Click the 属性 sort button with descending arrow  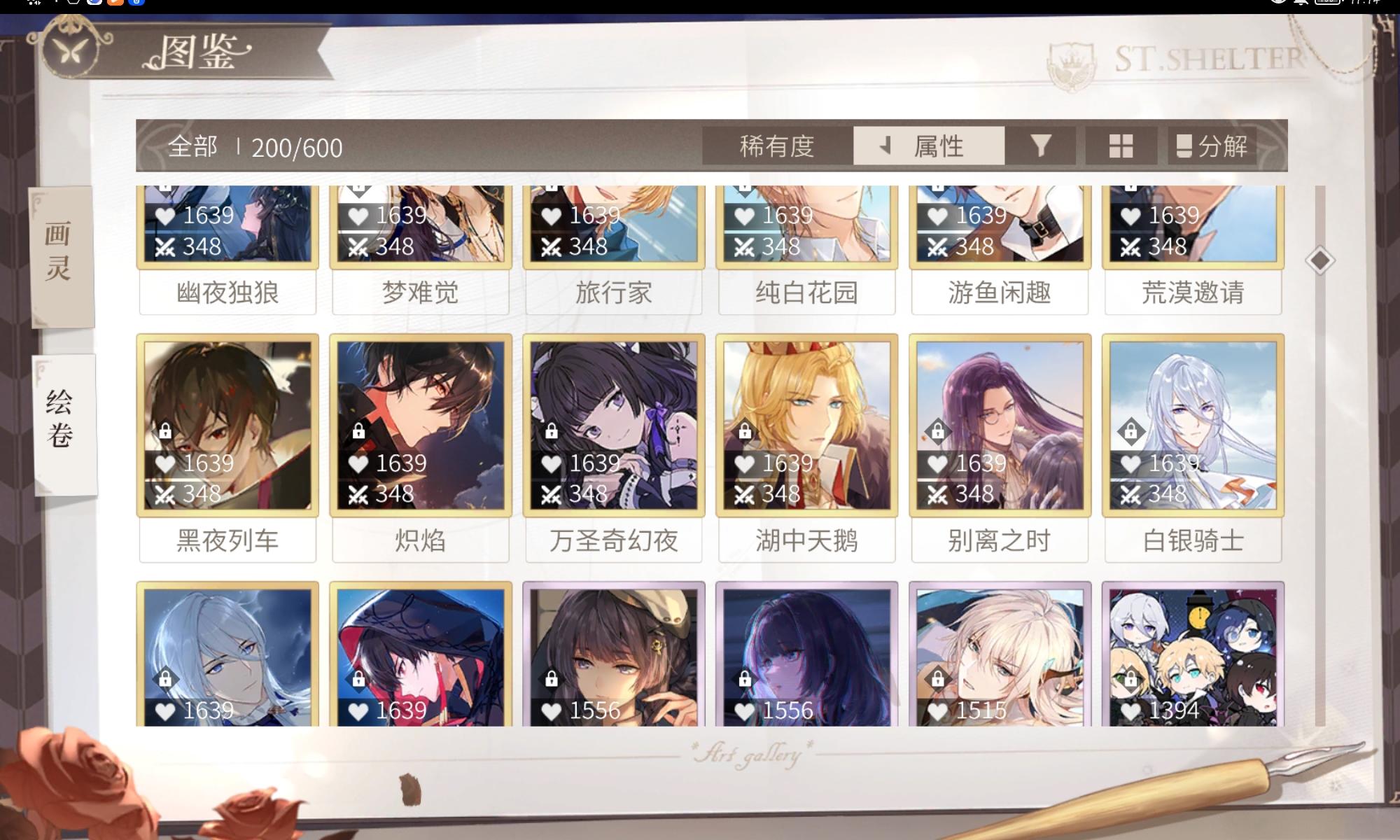point(929,146)
